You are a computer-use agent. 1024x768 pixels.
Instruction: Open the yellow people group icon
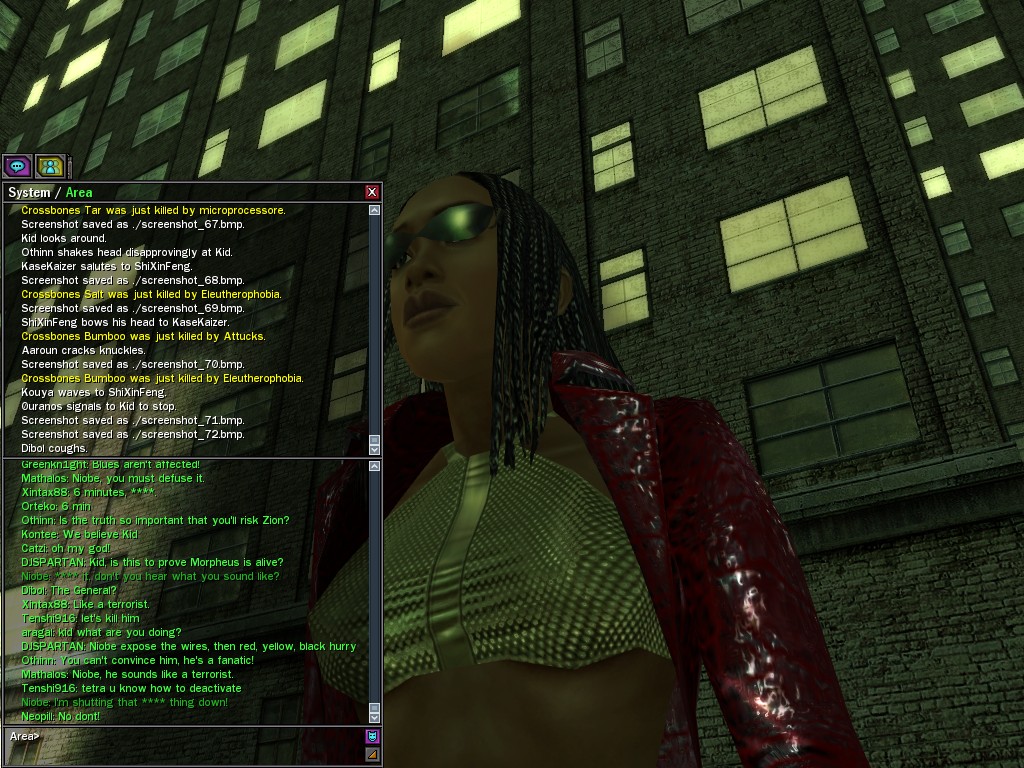(x=50, y=166)
